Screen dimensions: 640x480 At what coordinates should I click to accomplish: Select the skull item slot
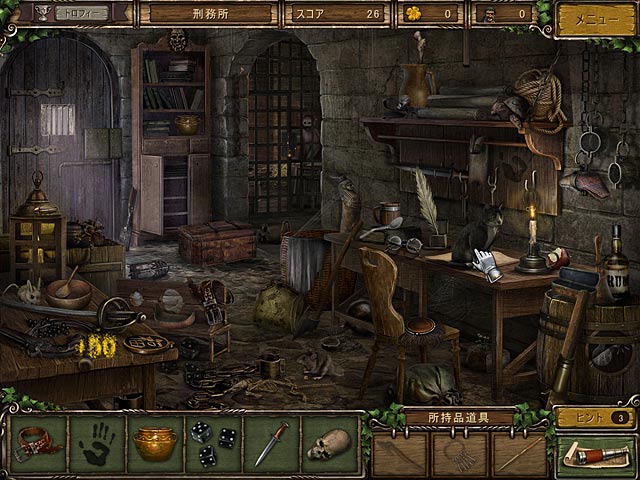point(328,443)
